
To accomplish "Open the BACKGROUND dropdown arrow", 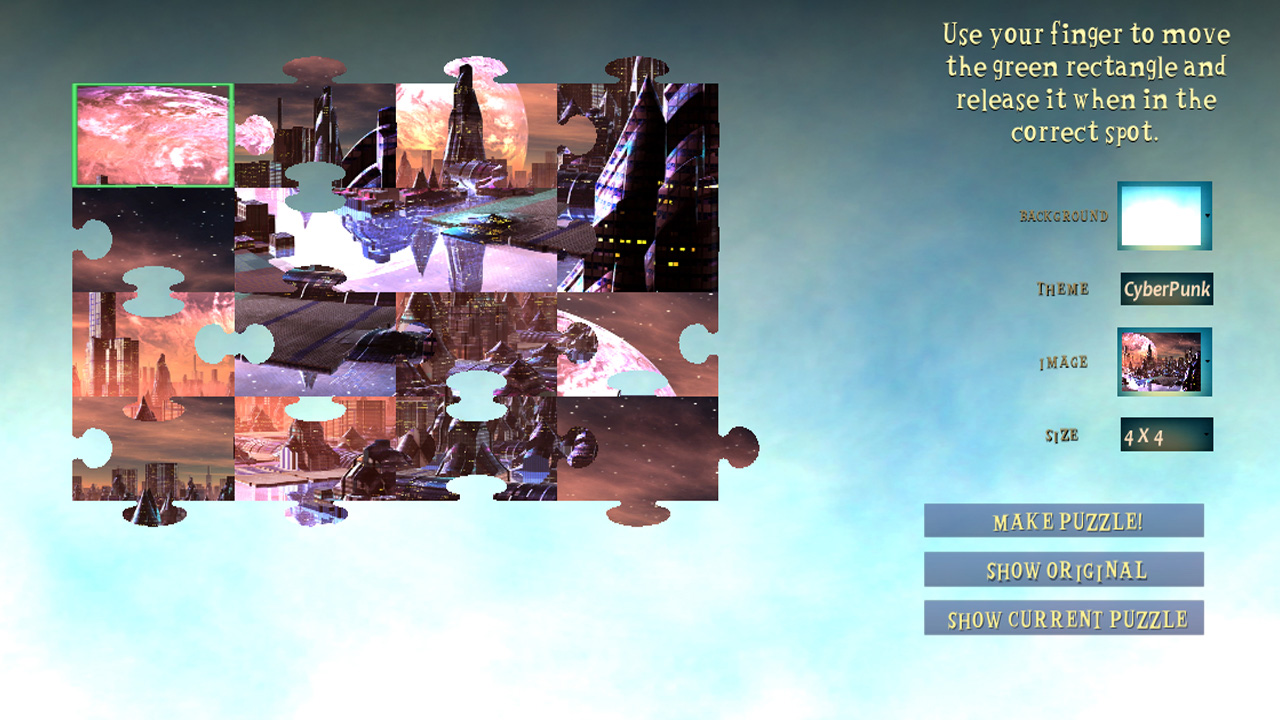I will [x=1207, y=215].
